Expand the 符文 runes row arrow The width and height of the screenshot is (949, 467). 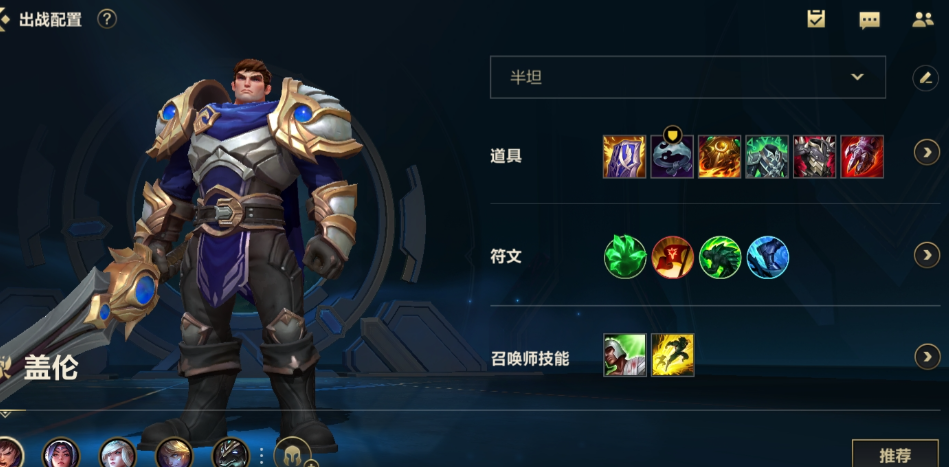tap(927, 256)
